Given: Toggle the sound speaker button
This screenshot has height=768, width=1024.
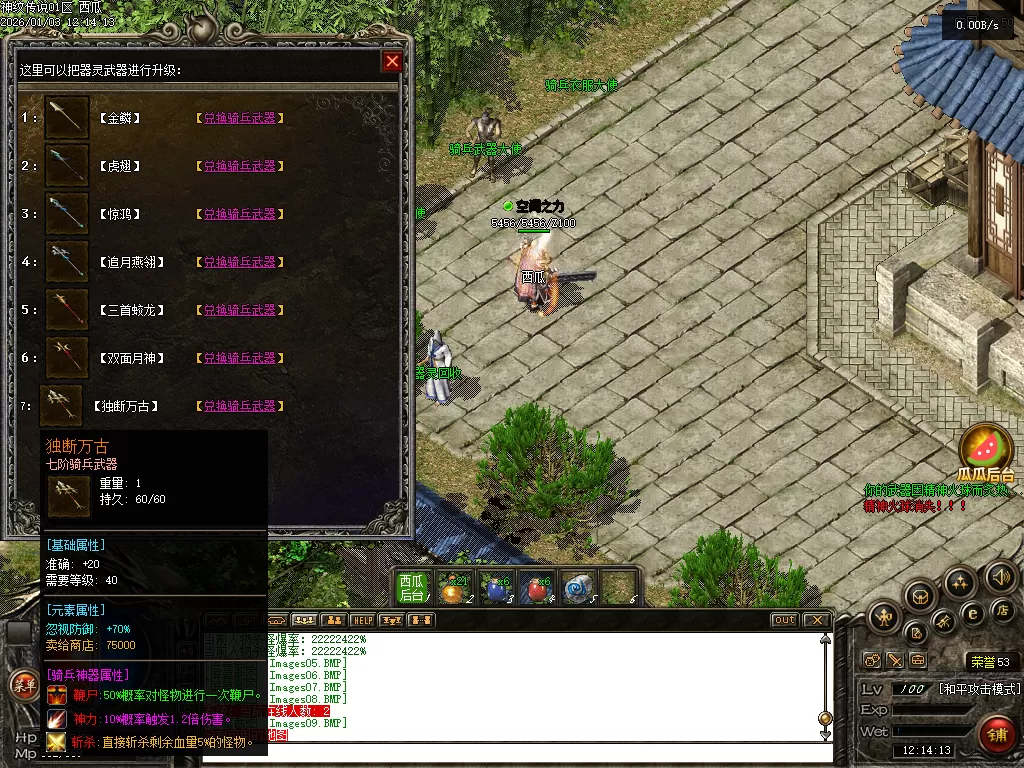Looking at the screenshot, I should tap(999, 577).
